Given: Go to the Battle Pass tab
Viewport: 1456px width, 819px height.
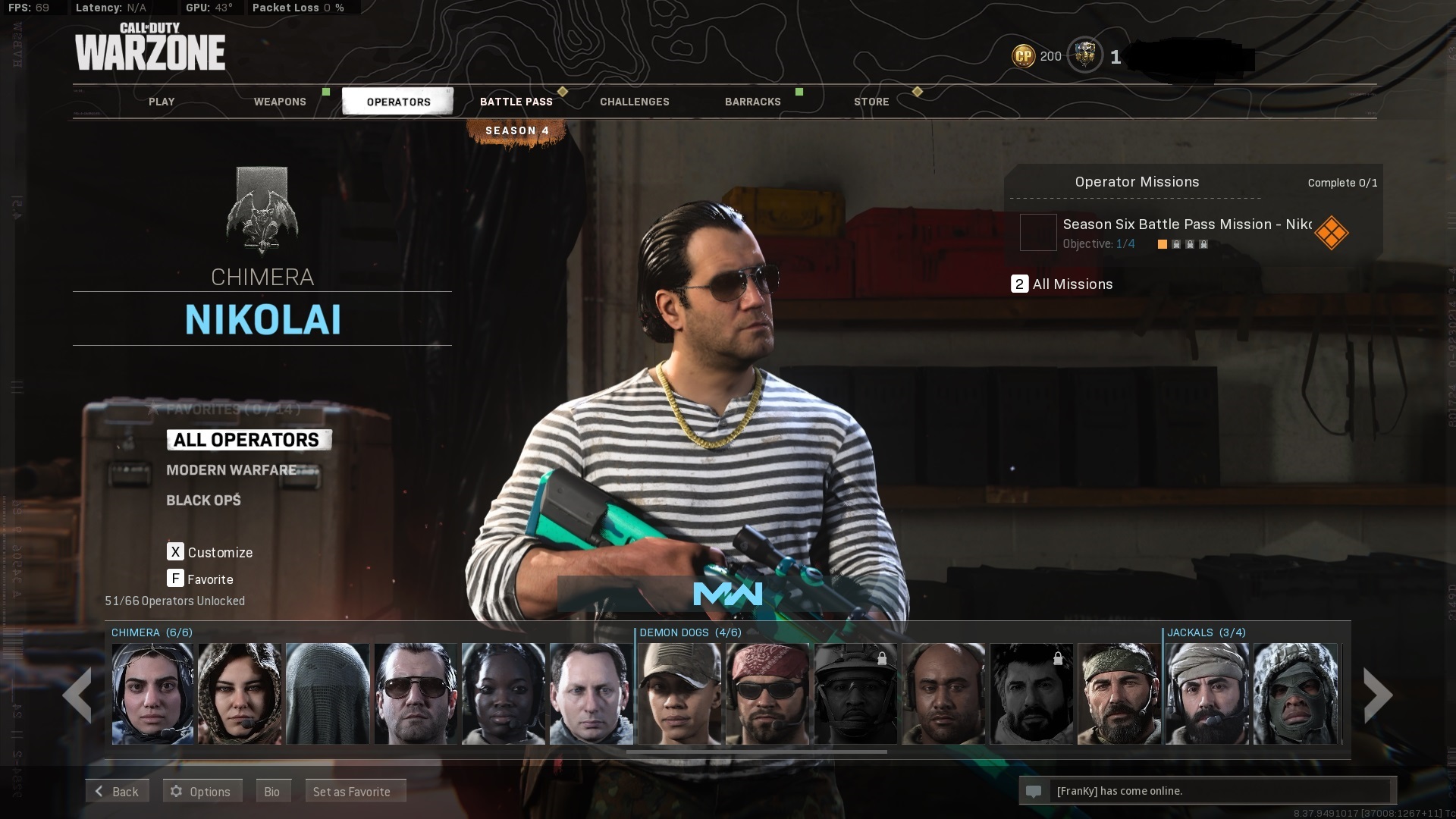Looking at the screenshot, I should tap(516, 102).
